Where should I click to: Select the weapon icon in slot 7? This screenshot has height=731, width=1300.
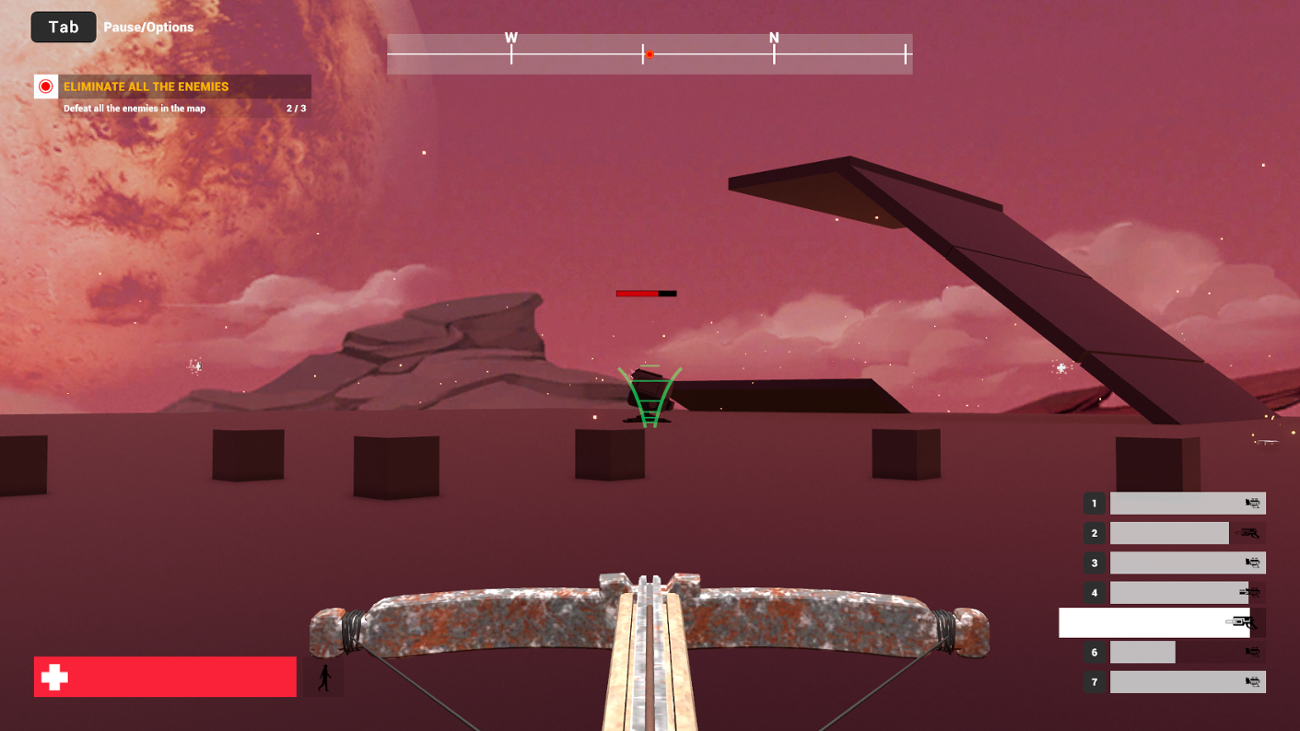(1251, 682)
